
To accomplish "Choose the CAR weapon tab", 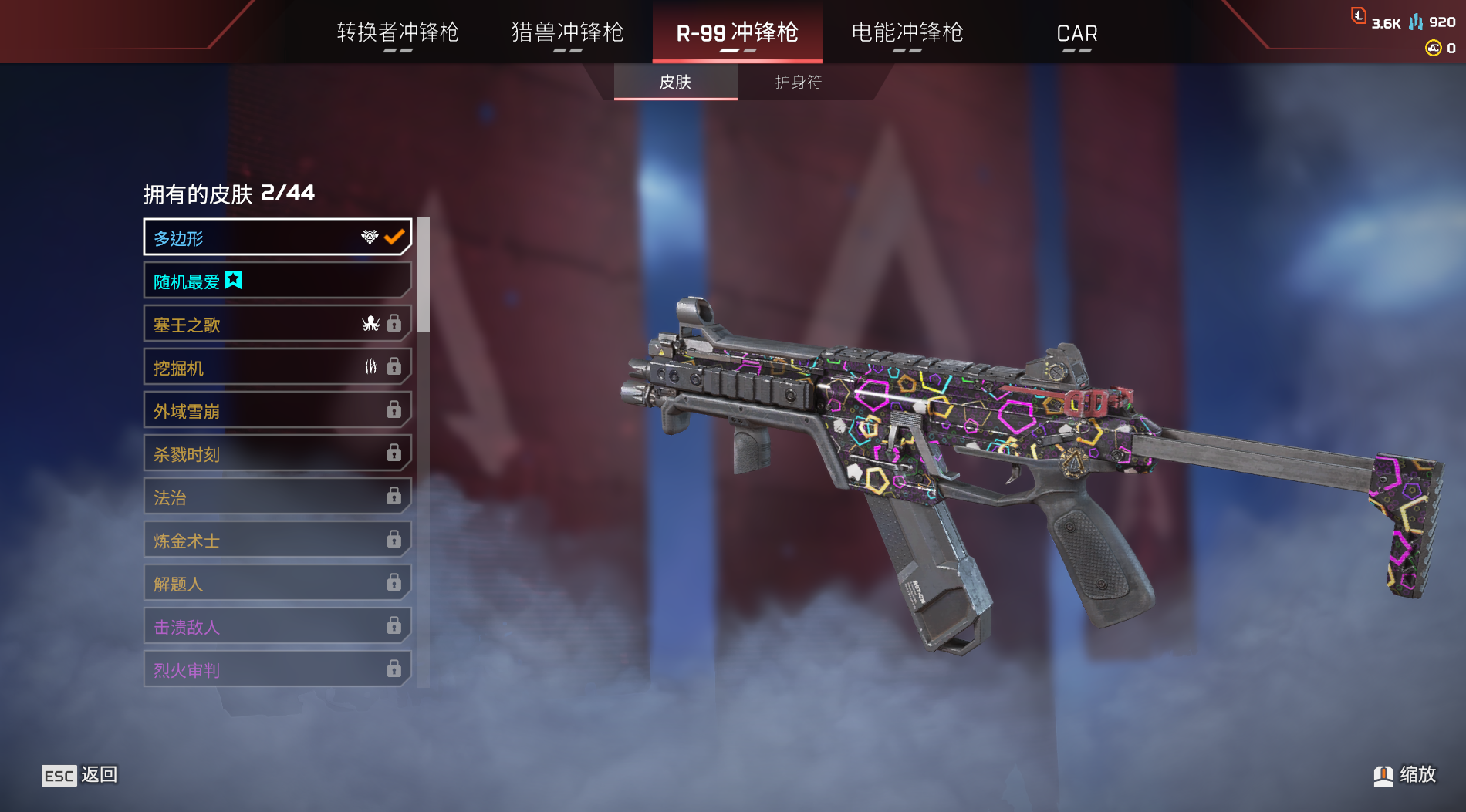I will tap(1076, 33).
